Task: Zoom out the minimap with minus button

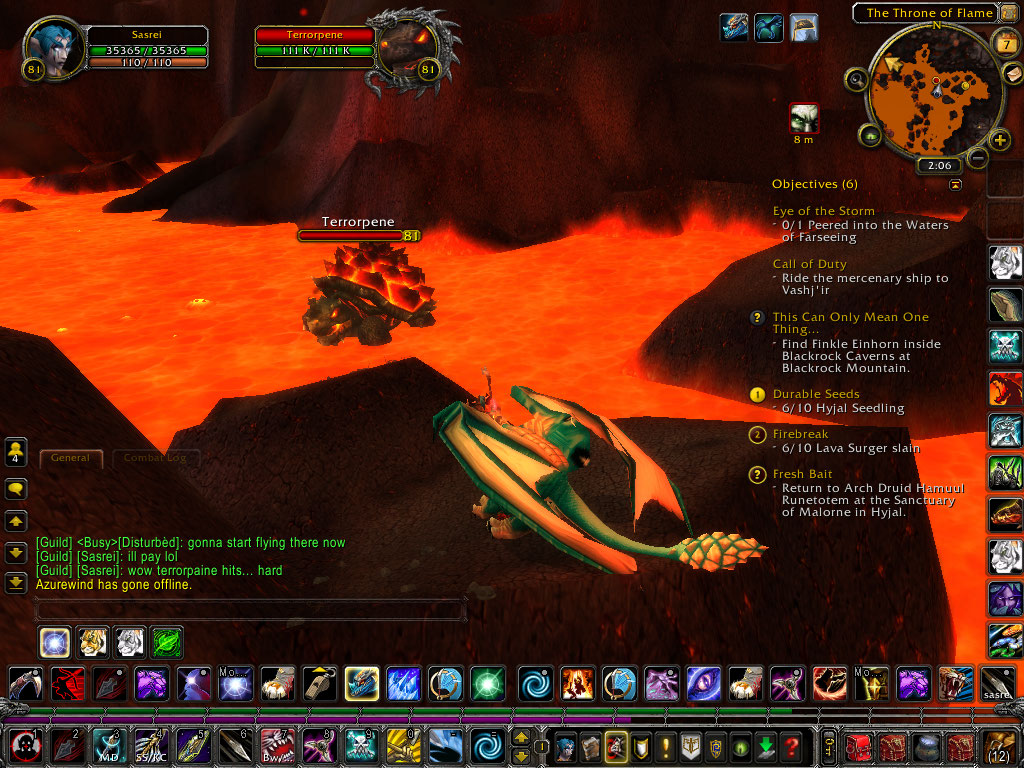Action: tap(978, 158)
